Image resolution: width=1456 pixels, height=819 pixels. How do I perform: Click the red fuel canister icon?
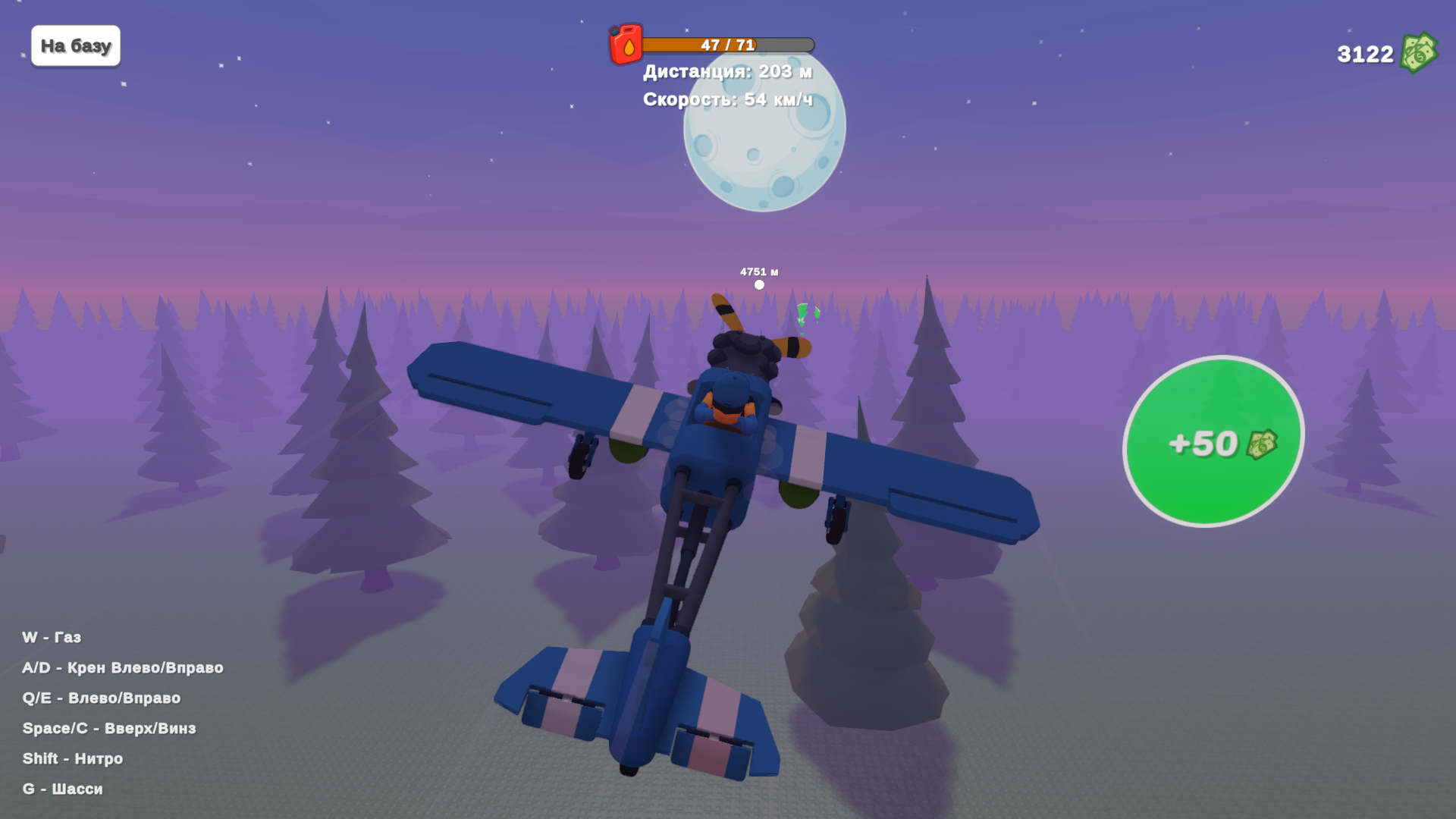point(626,44)
